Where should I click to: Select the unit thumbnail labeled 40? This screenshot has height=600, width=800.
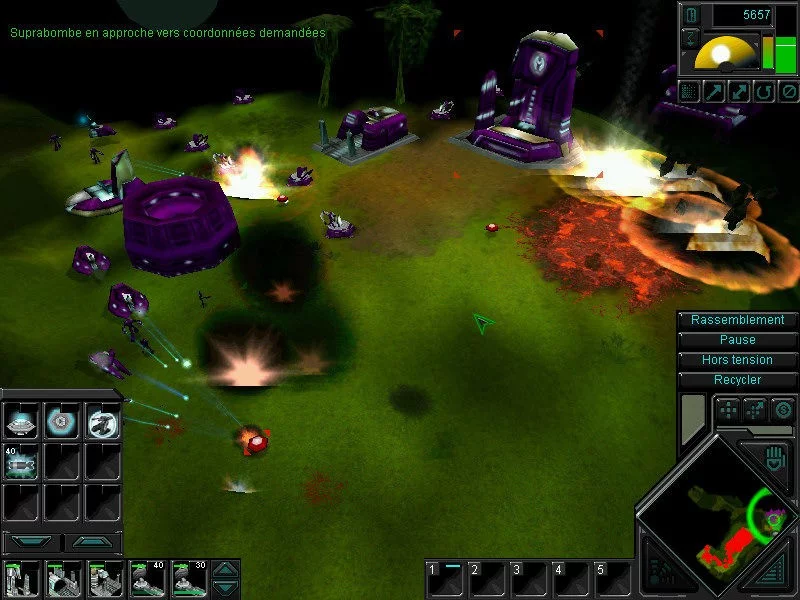[147, 580]
